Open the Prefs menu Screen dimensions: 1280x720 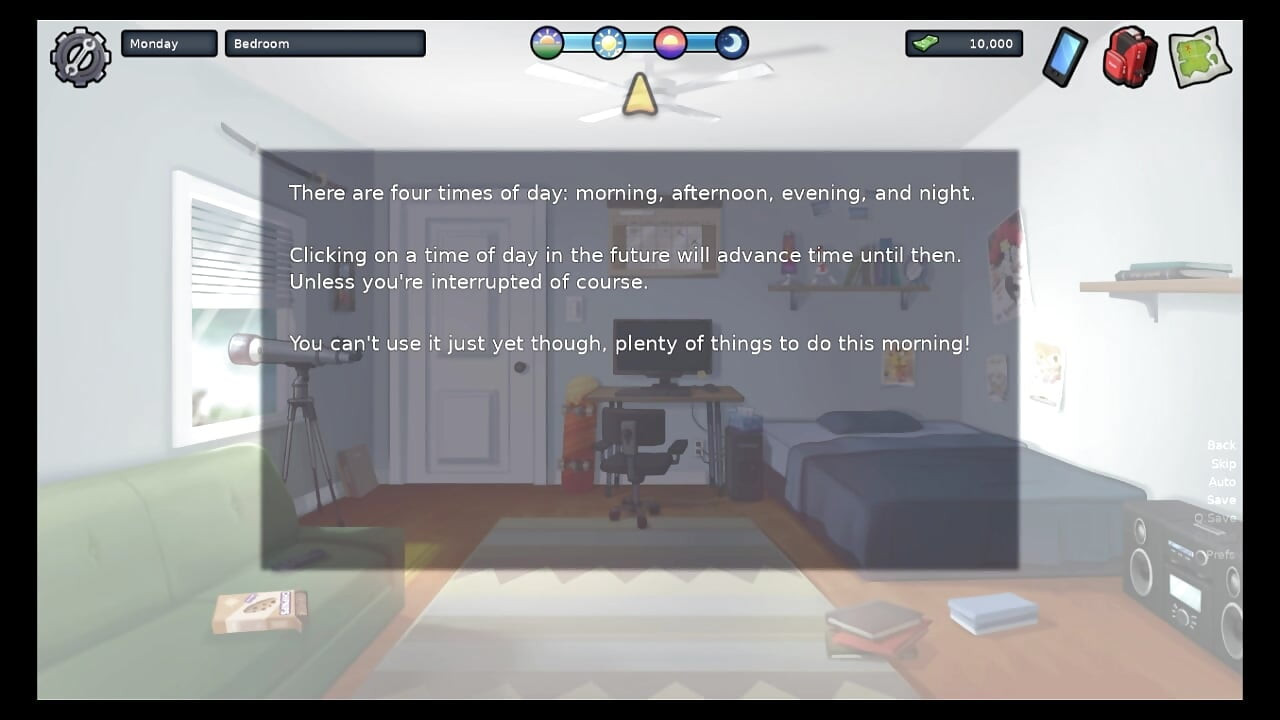pos(1221,553)
